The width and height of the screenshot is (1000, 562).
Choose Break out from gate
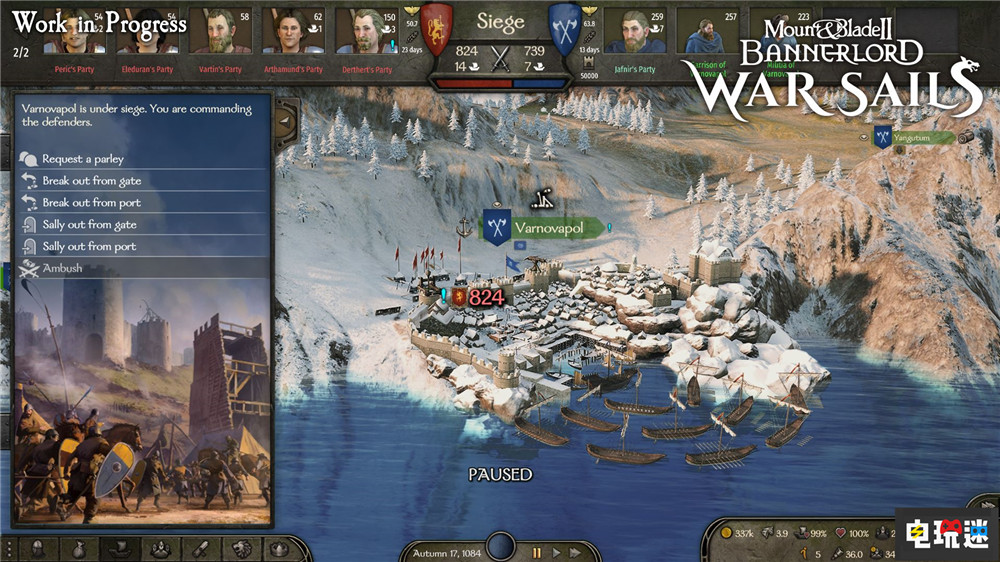tap(91, 181)
